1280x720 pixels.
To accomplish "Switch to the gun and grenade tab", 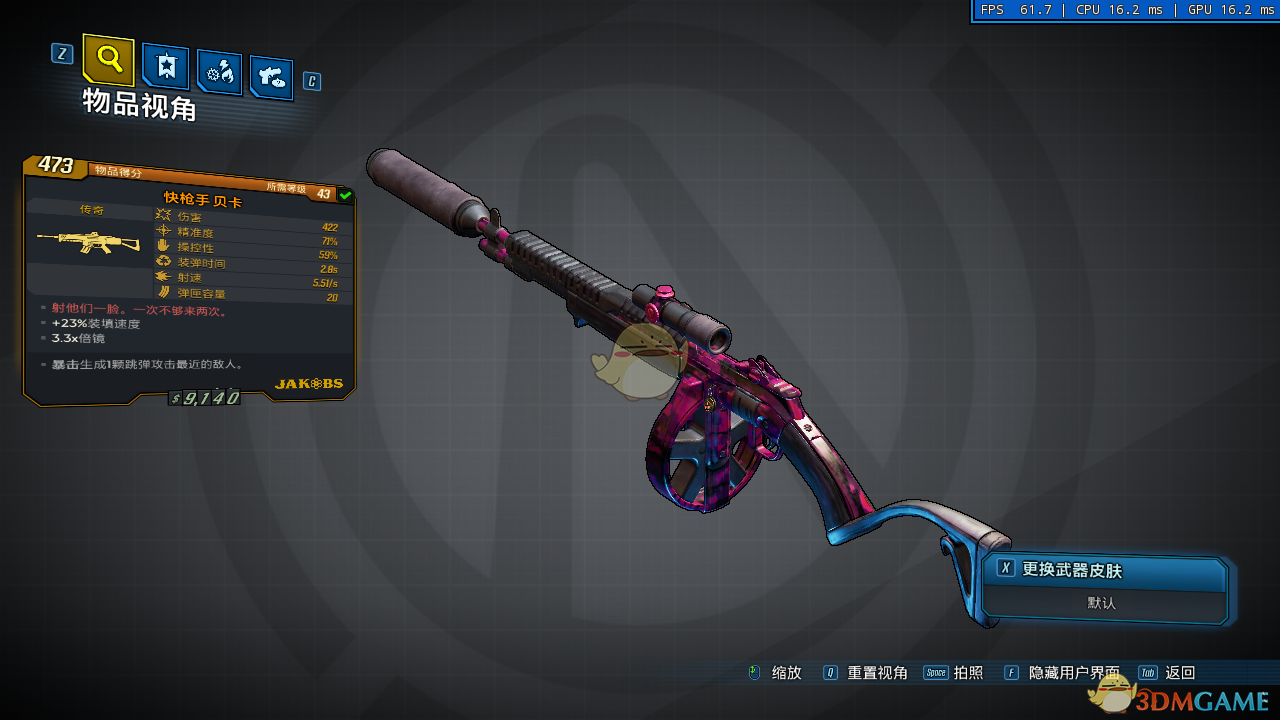I will coord(271,76).
